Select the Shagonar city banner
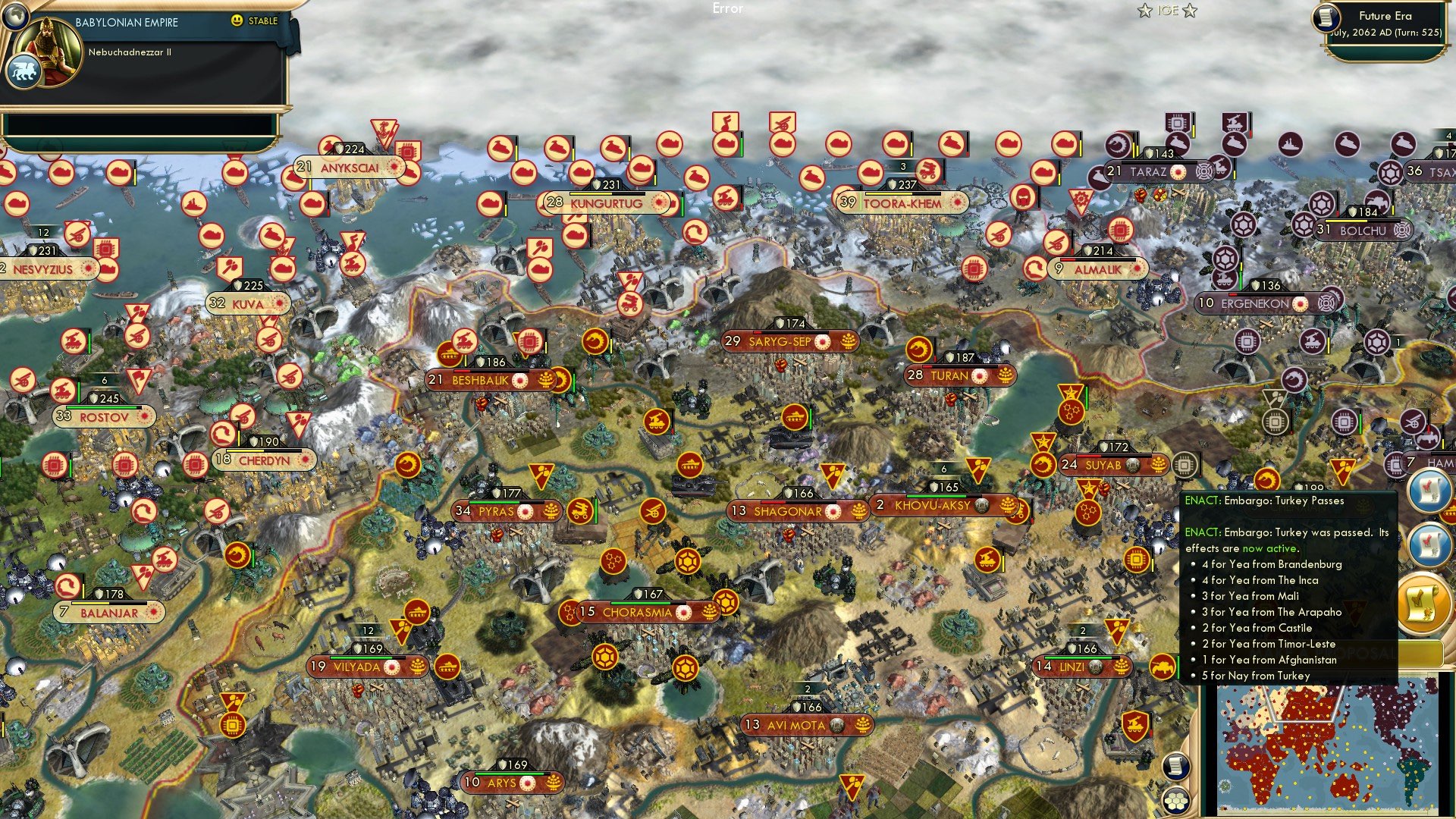Screen dimensions: 1456x819 (787, 512)
